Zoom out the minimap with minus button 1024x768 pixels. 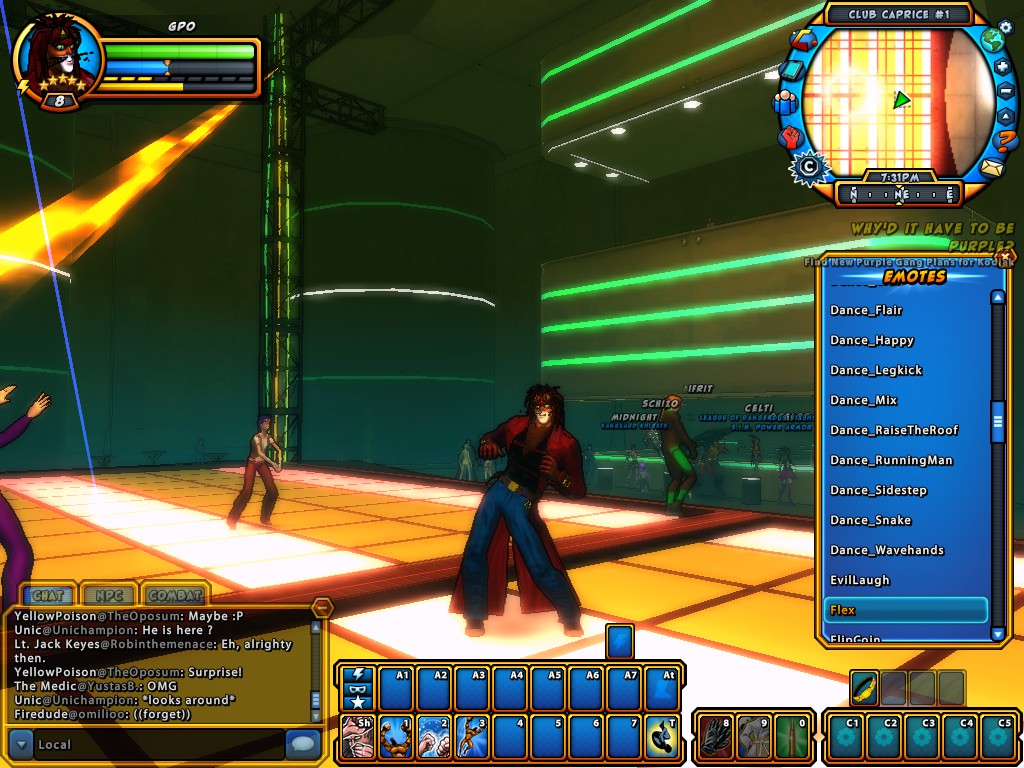pos(1005,92)
